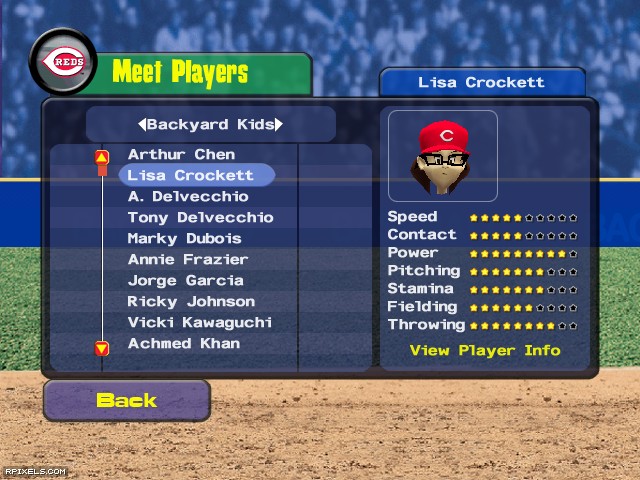Image resolution: width=640 pixels, height=480 pixels.
Task: Choose Vicki Kawaguchi
Action: [x=199, y=322]
